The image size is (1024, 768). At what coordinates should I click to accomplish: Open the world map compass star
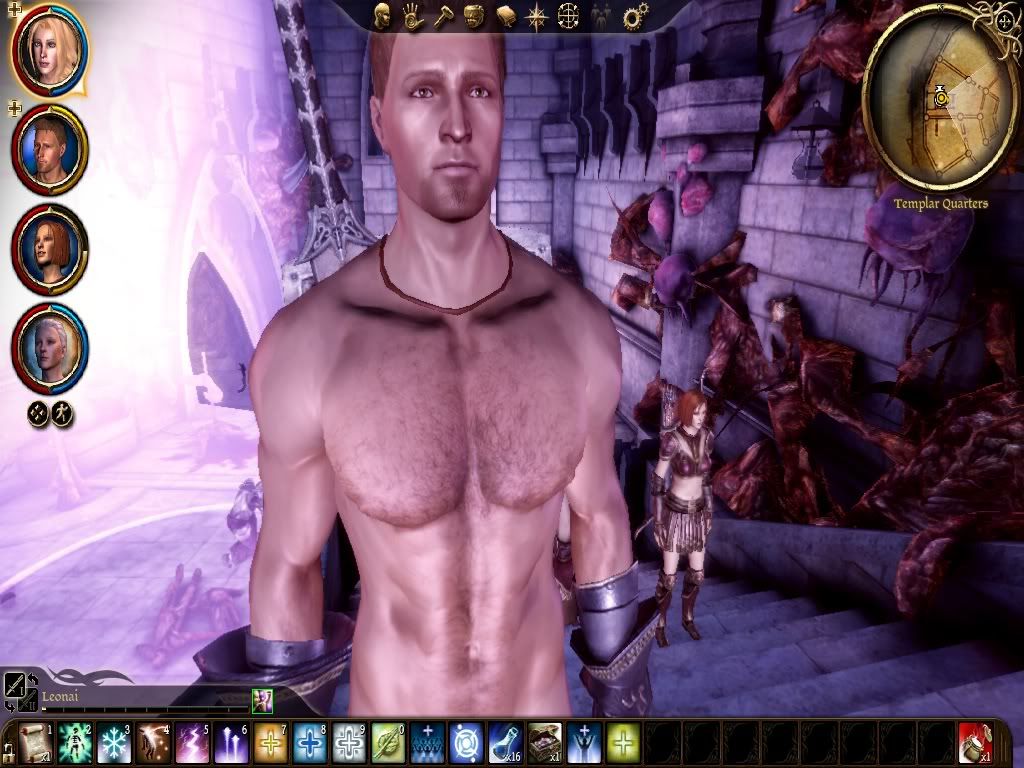coord(537,16)
